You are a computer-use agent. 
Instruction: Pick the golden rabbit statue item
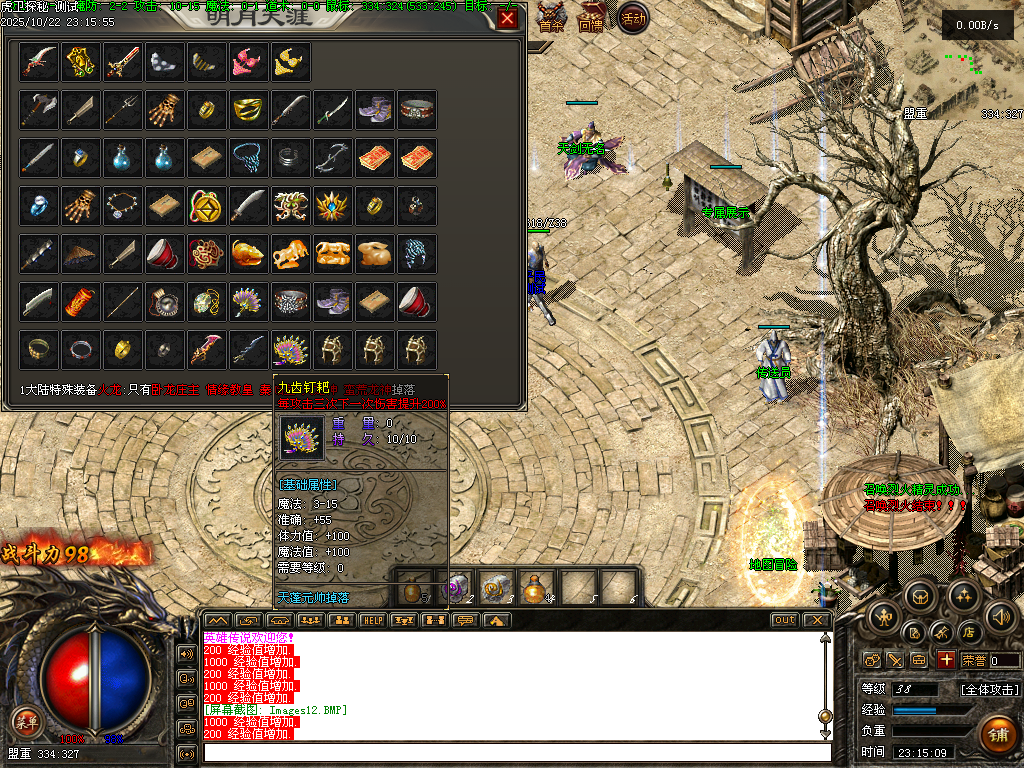coord(375,253)
